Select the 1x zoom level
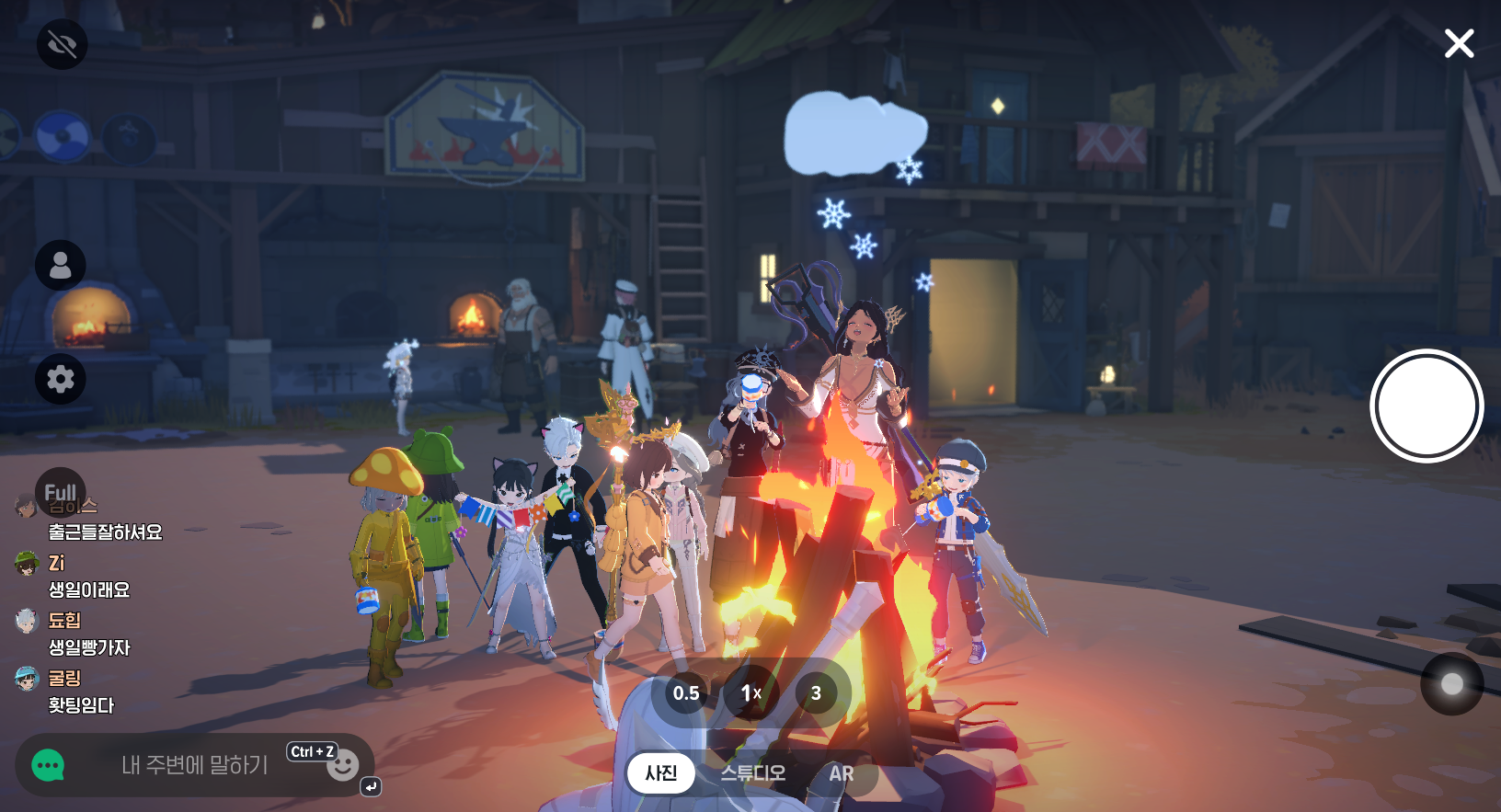This screenshot has height=812, width=1501. pyautogui.click(x=750, y=693)
